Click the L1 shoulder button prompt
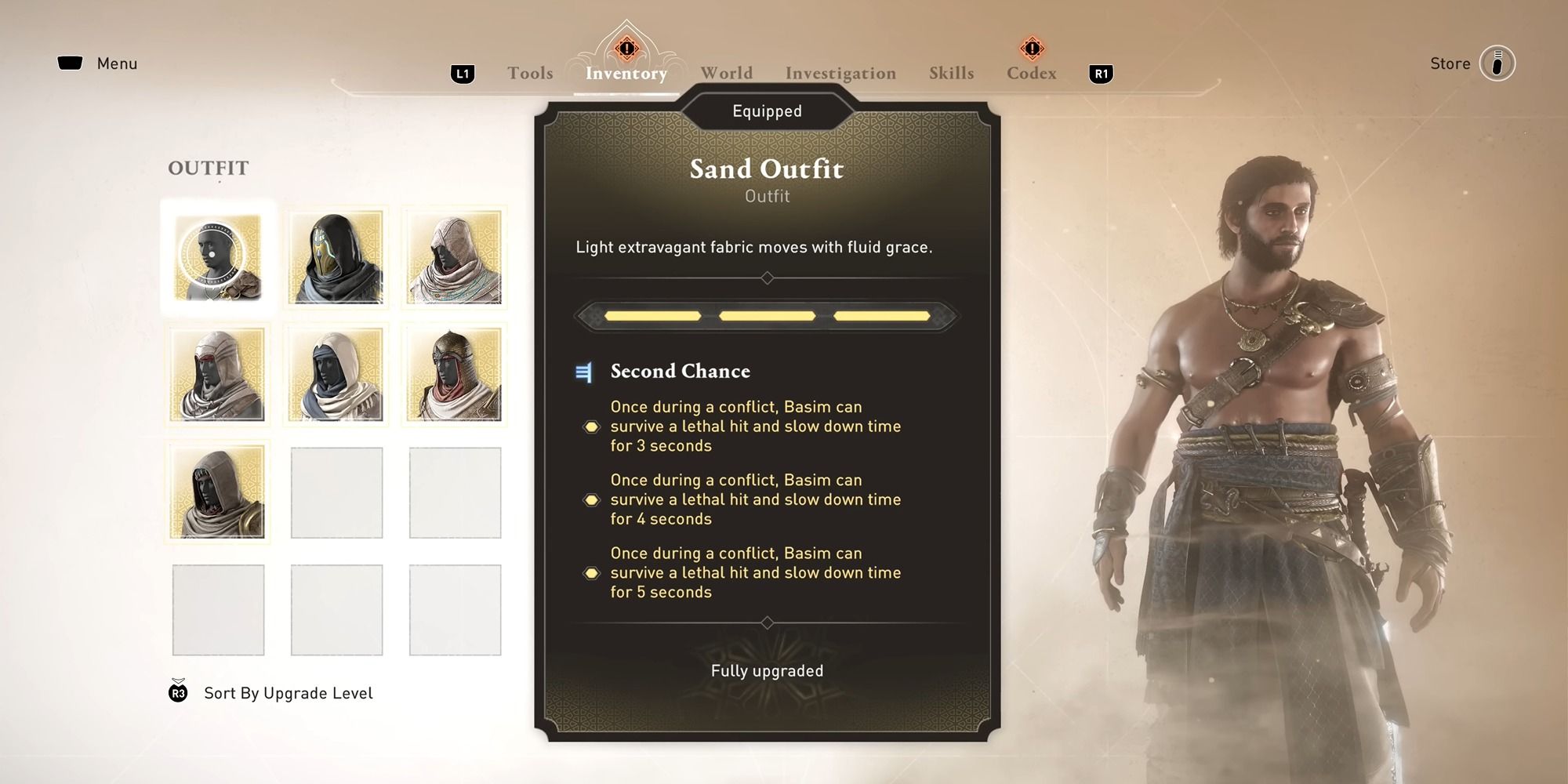 pos(463,72)
